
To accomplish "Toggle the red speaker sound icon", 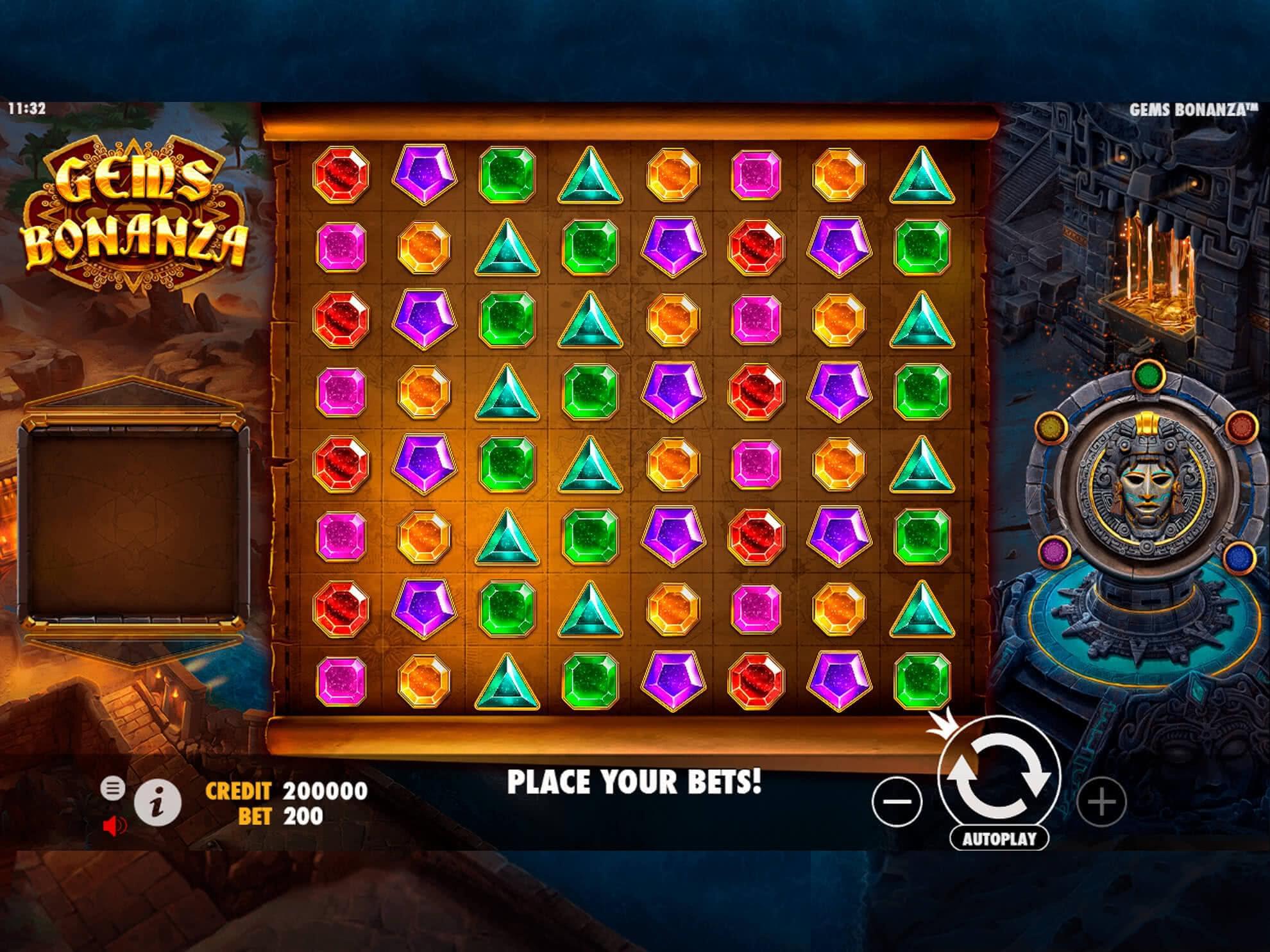I will (114, 826).
